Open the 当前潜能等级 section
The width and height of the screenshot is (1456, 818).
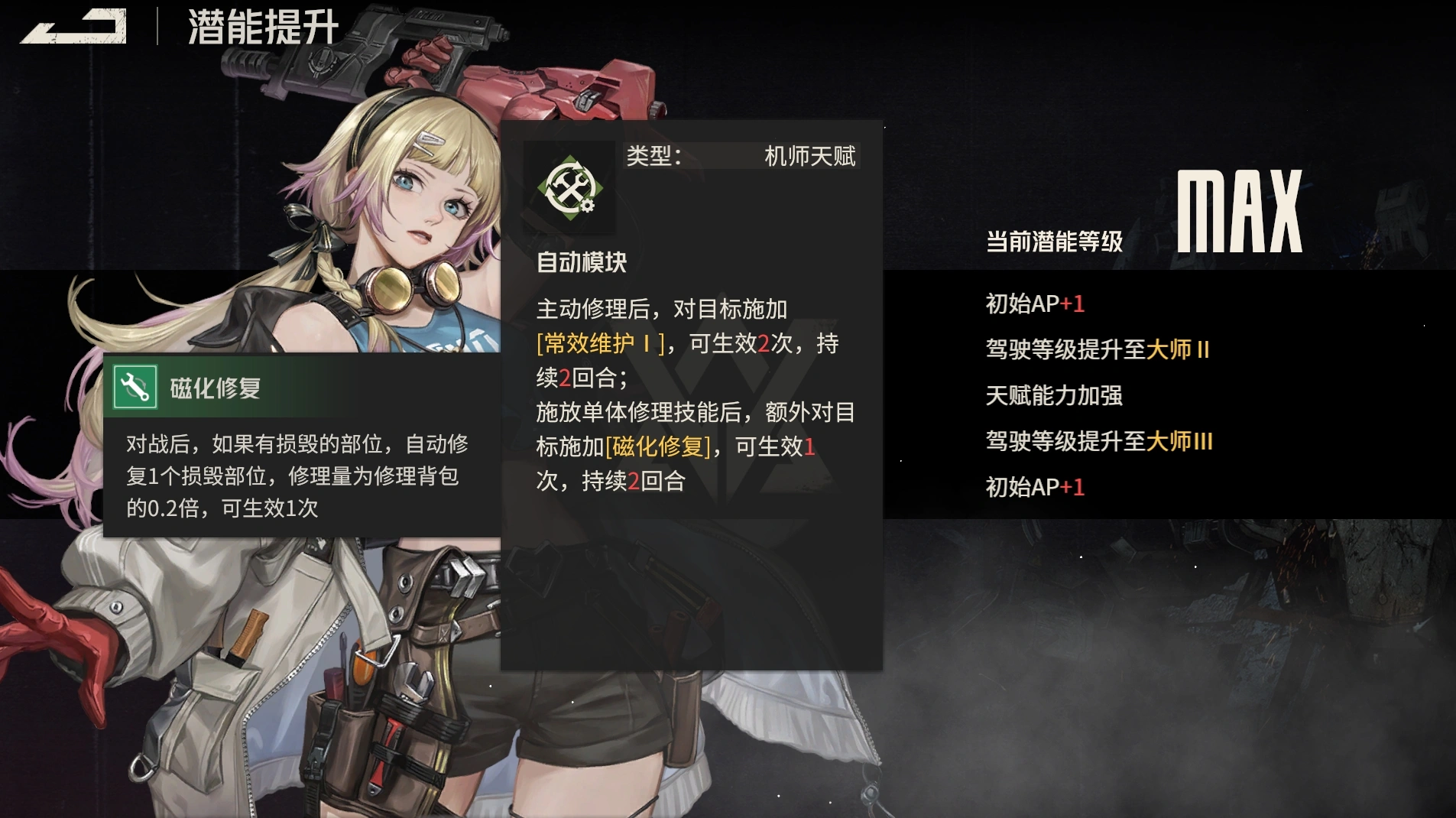(x=1053, y=242)
